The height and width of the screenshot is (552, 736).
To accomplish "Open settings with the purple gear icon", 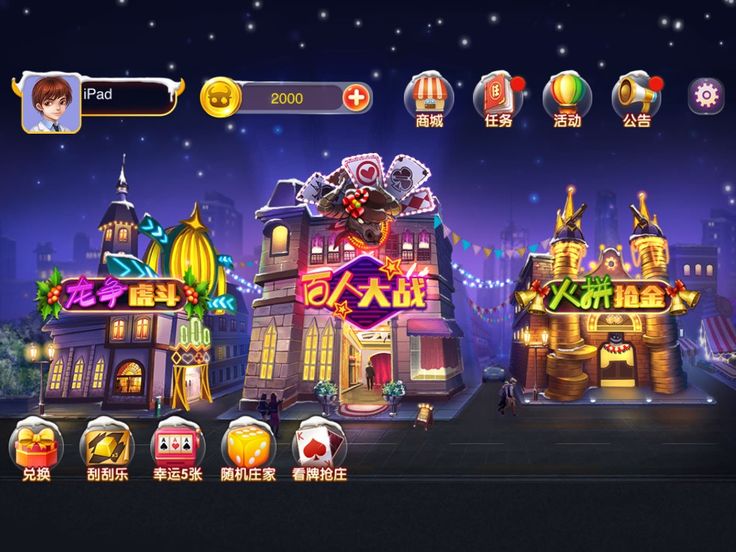I will tap(706, 95).
